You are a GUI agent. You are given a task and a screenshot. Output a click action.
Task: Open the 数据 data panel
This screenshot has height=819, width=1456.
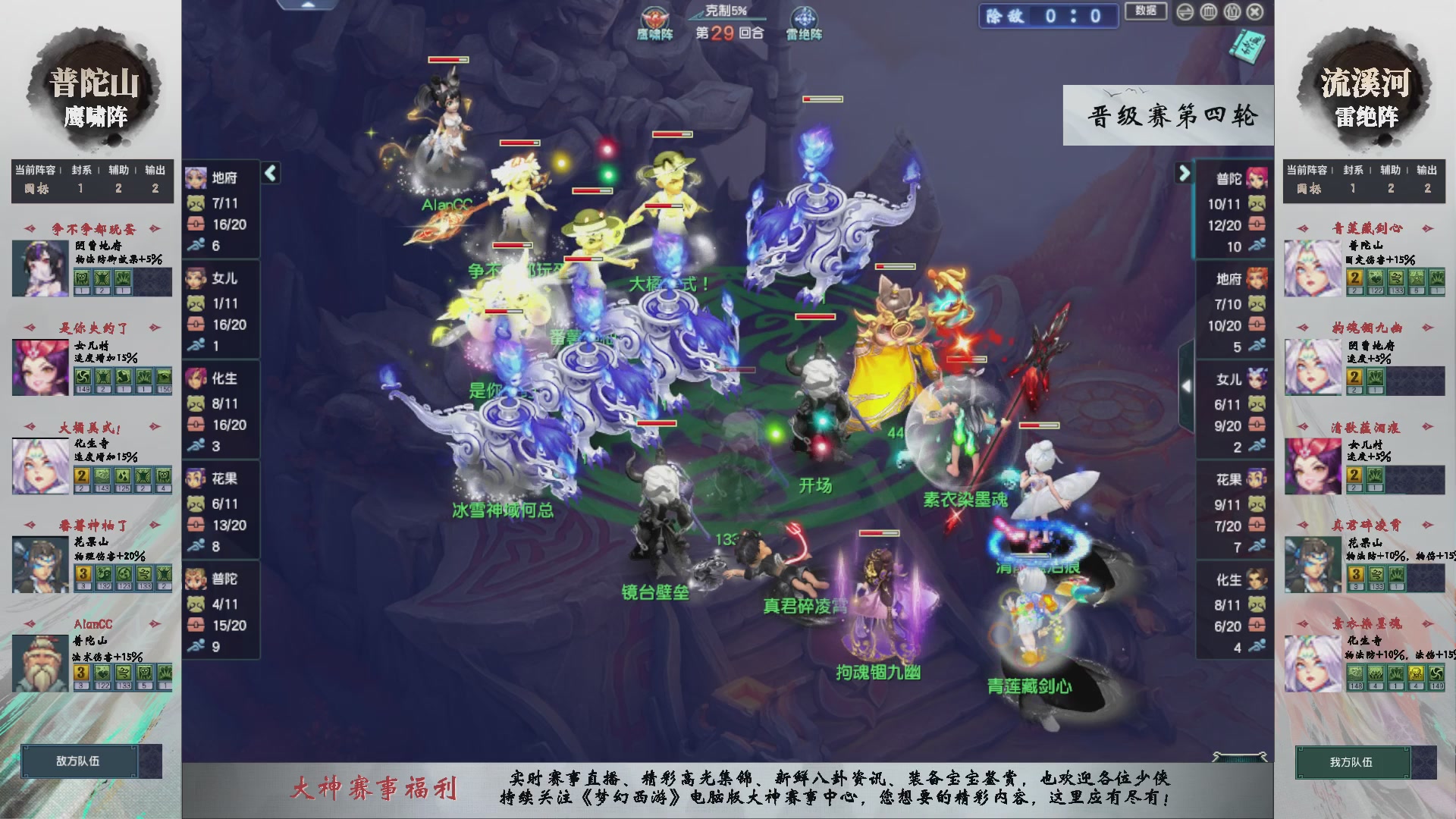(x=1146, y=13)
